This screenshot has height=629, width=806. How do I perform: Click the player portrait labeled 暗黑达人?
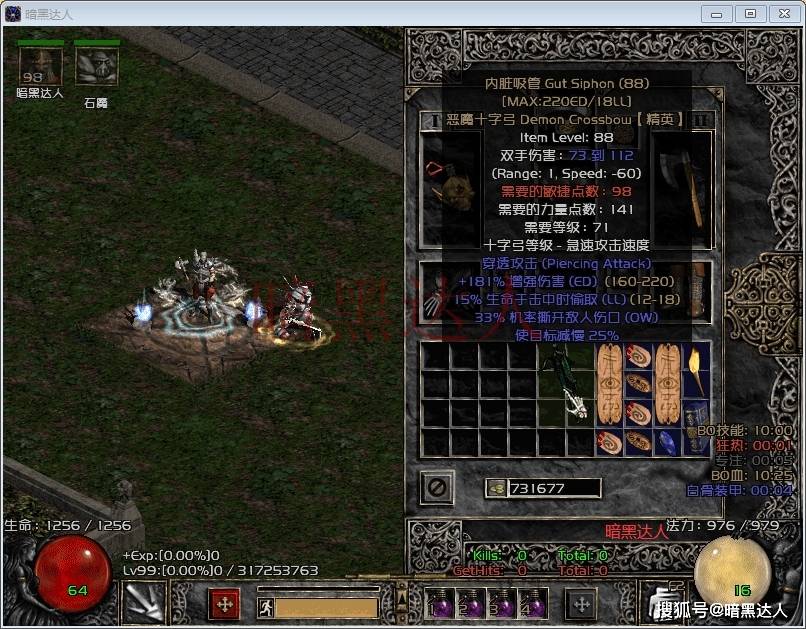click(41, 66)
